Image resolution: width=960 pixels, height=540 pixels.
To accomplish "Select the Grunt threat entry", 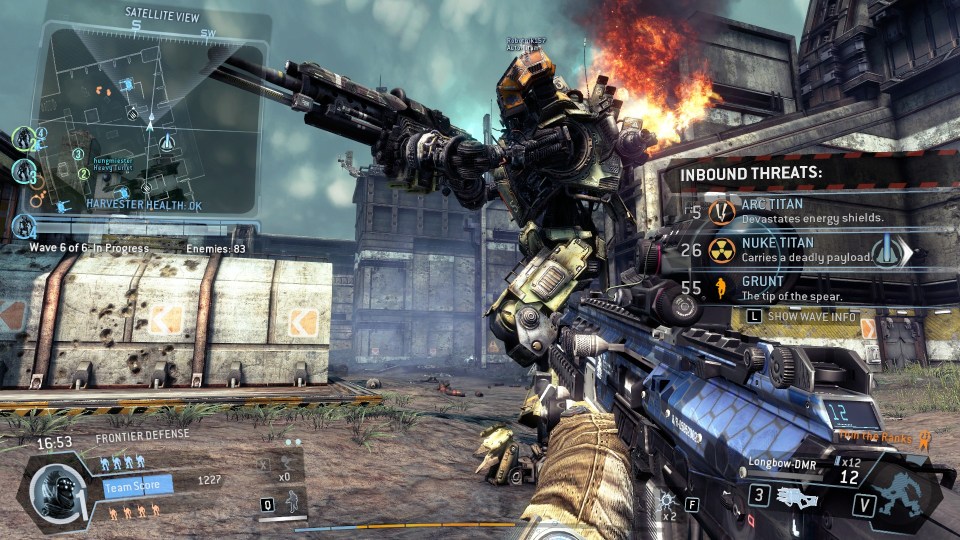I will point(800,289).
